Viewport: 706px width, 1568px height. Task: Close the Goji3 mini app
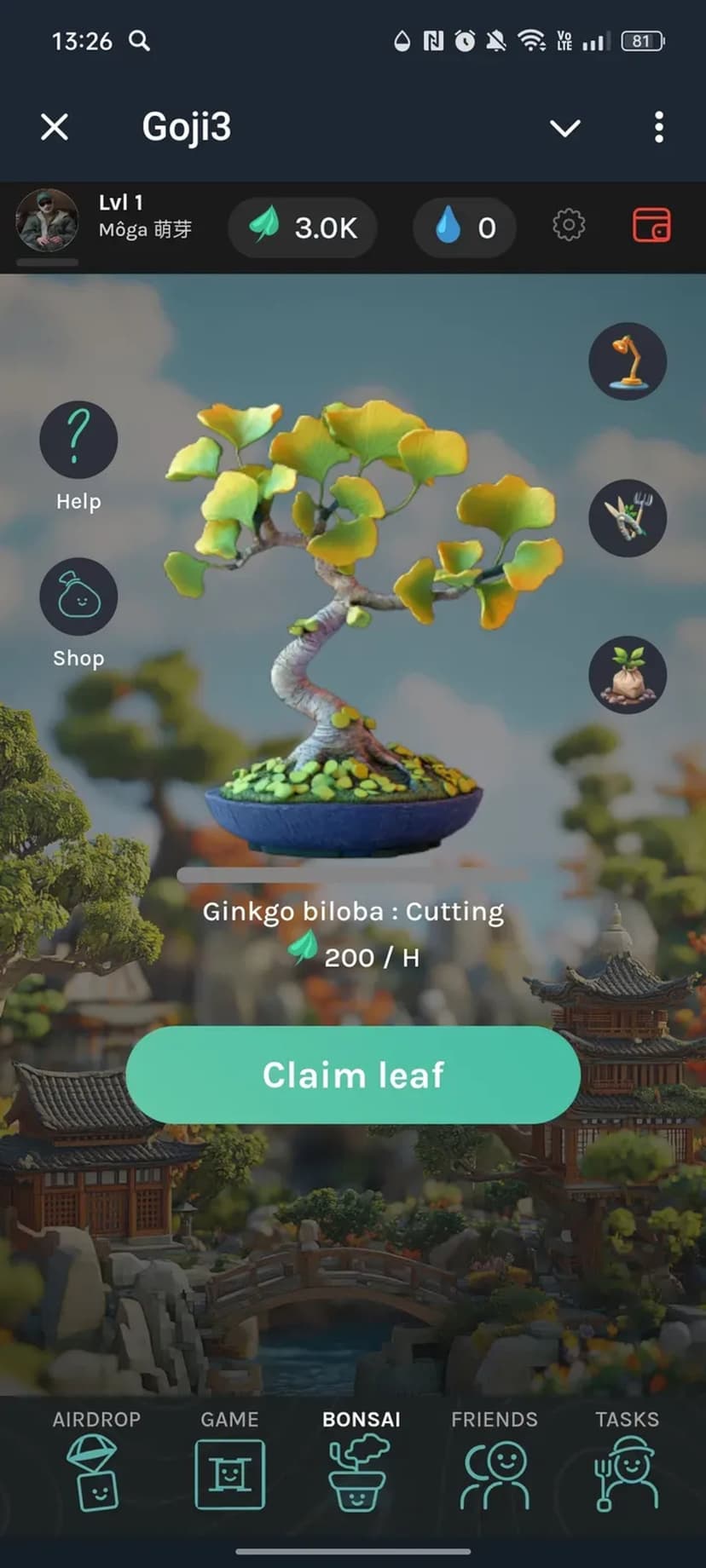pyautogui.click(x=55, y=128)
